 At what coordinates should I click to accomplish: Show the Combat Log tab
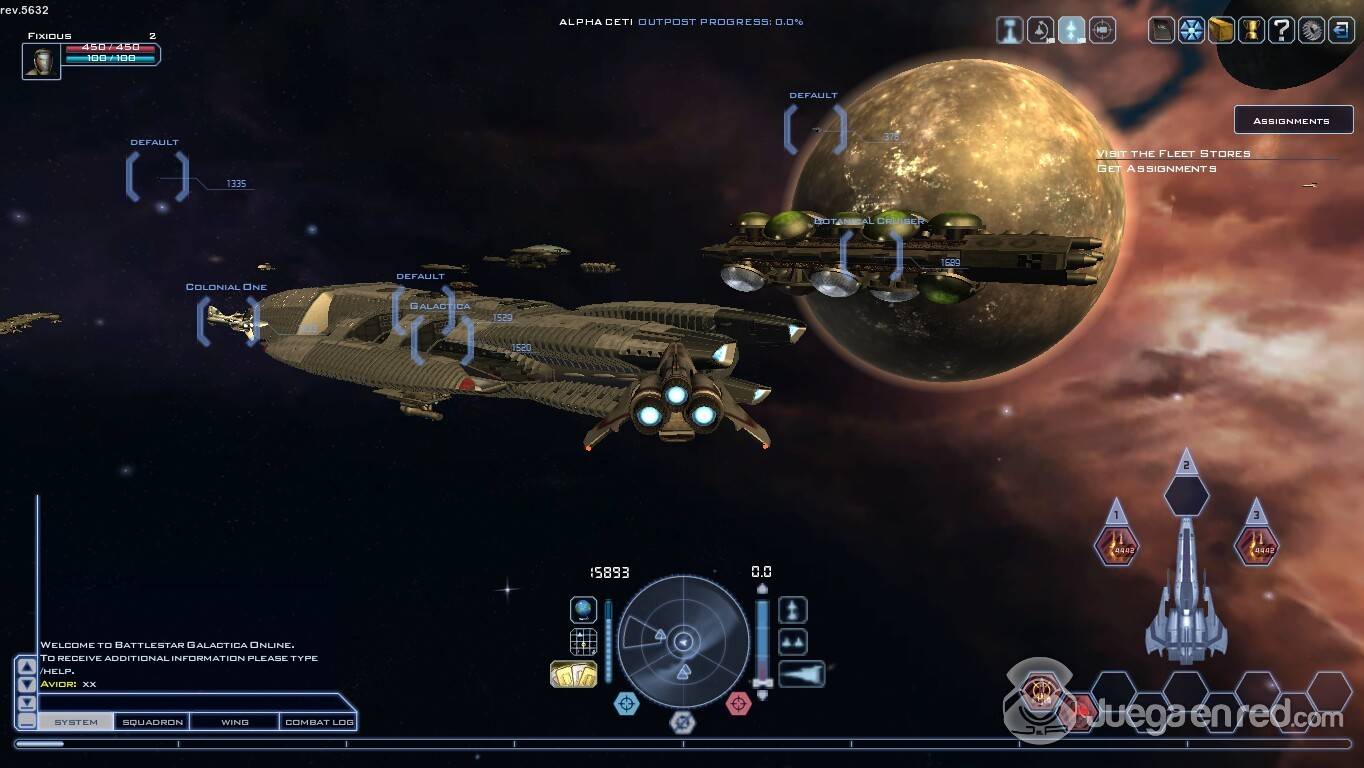(x=318, y=721)
